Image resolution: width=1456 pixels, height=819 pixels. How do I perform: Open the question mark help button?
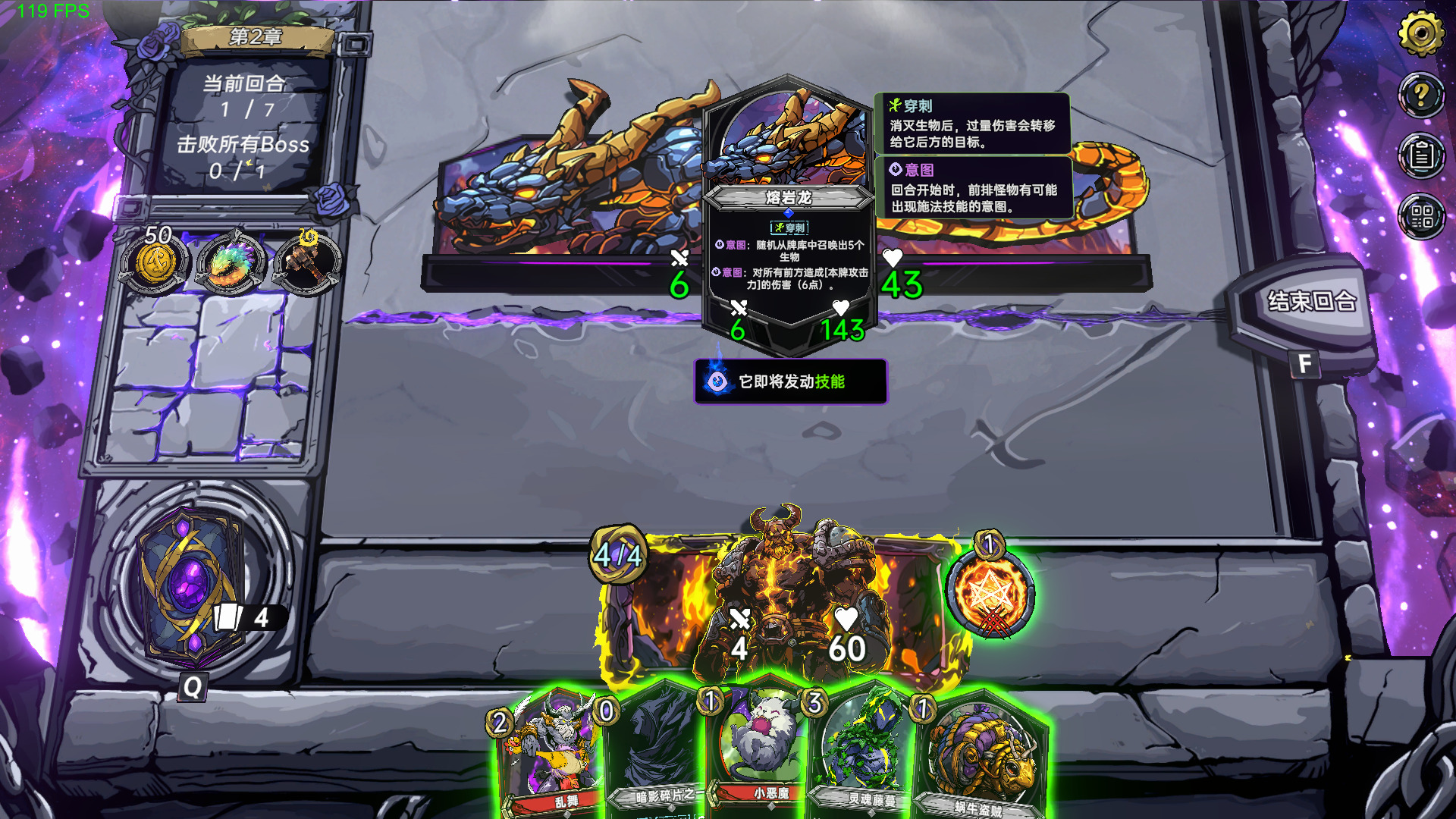point(1420,94)
